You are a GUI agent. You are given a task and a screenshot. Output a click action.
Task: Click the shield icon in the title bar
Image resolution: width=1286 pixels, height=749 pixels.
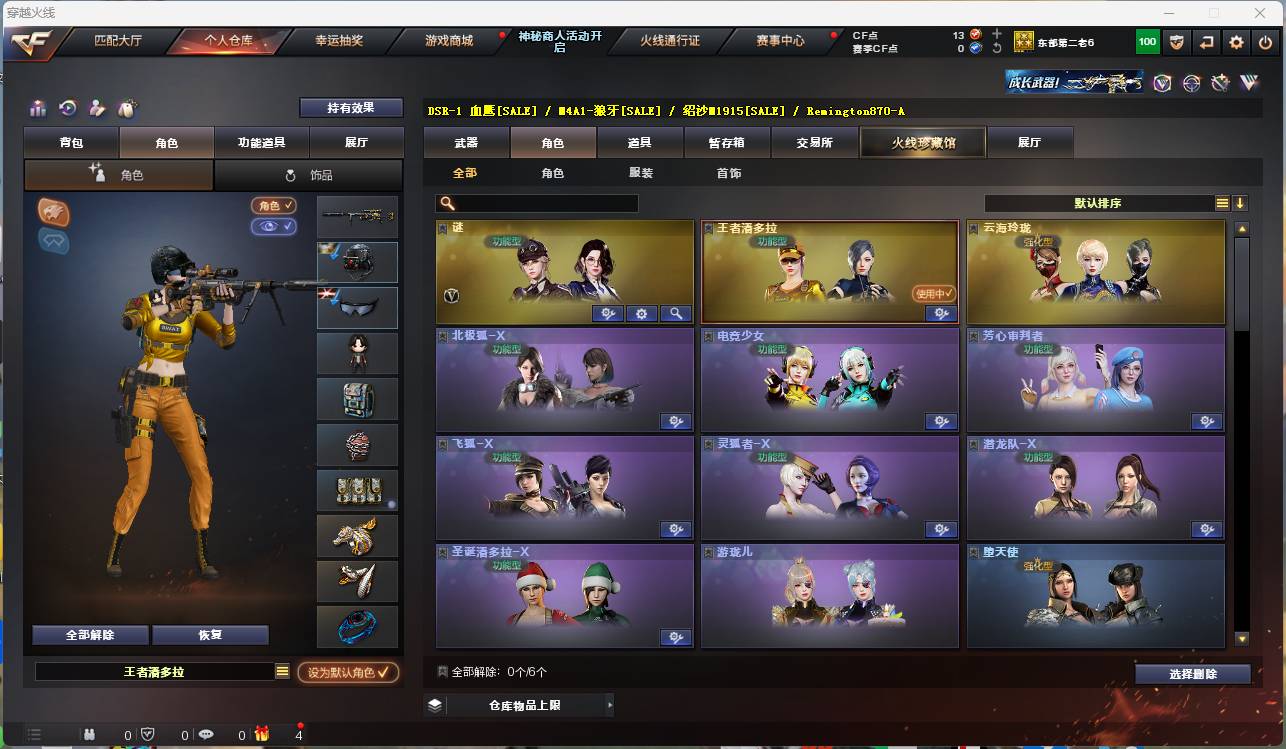click(x=1176, y=42)
